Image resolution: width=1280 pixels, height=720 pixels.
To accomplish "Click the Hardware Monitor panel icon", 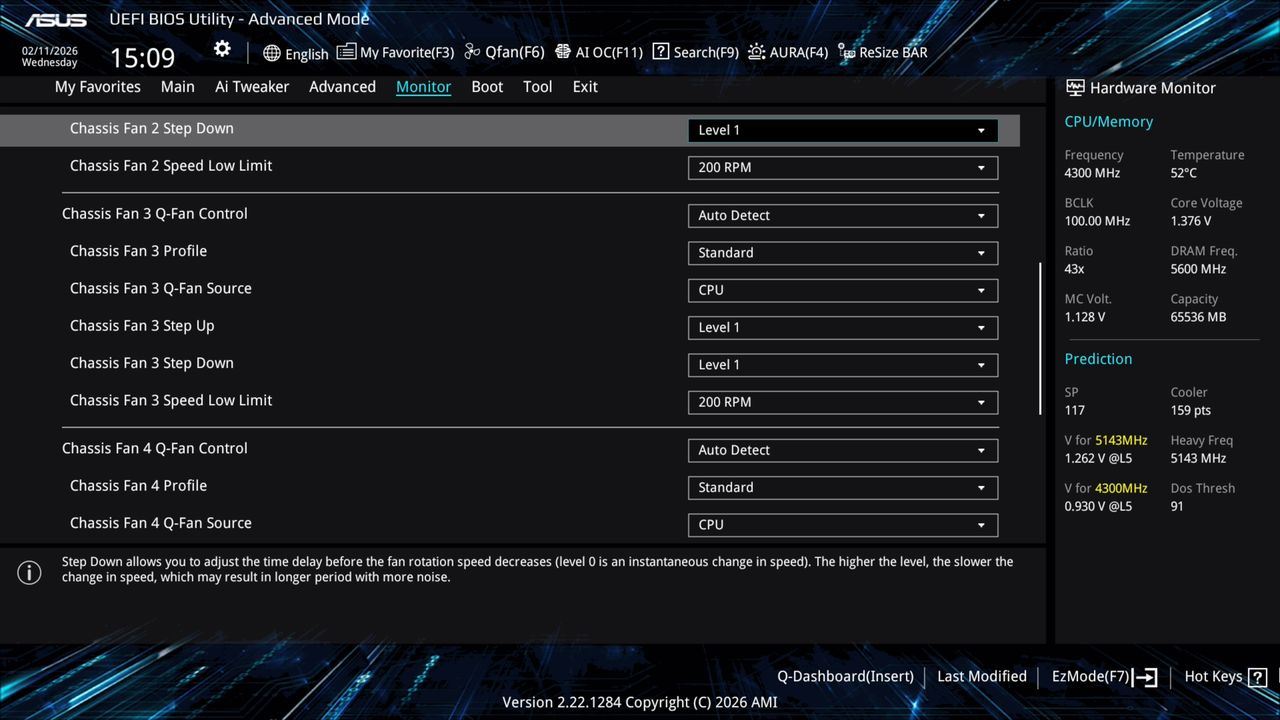I will pos(1074,88).
